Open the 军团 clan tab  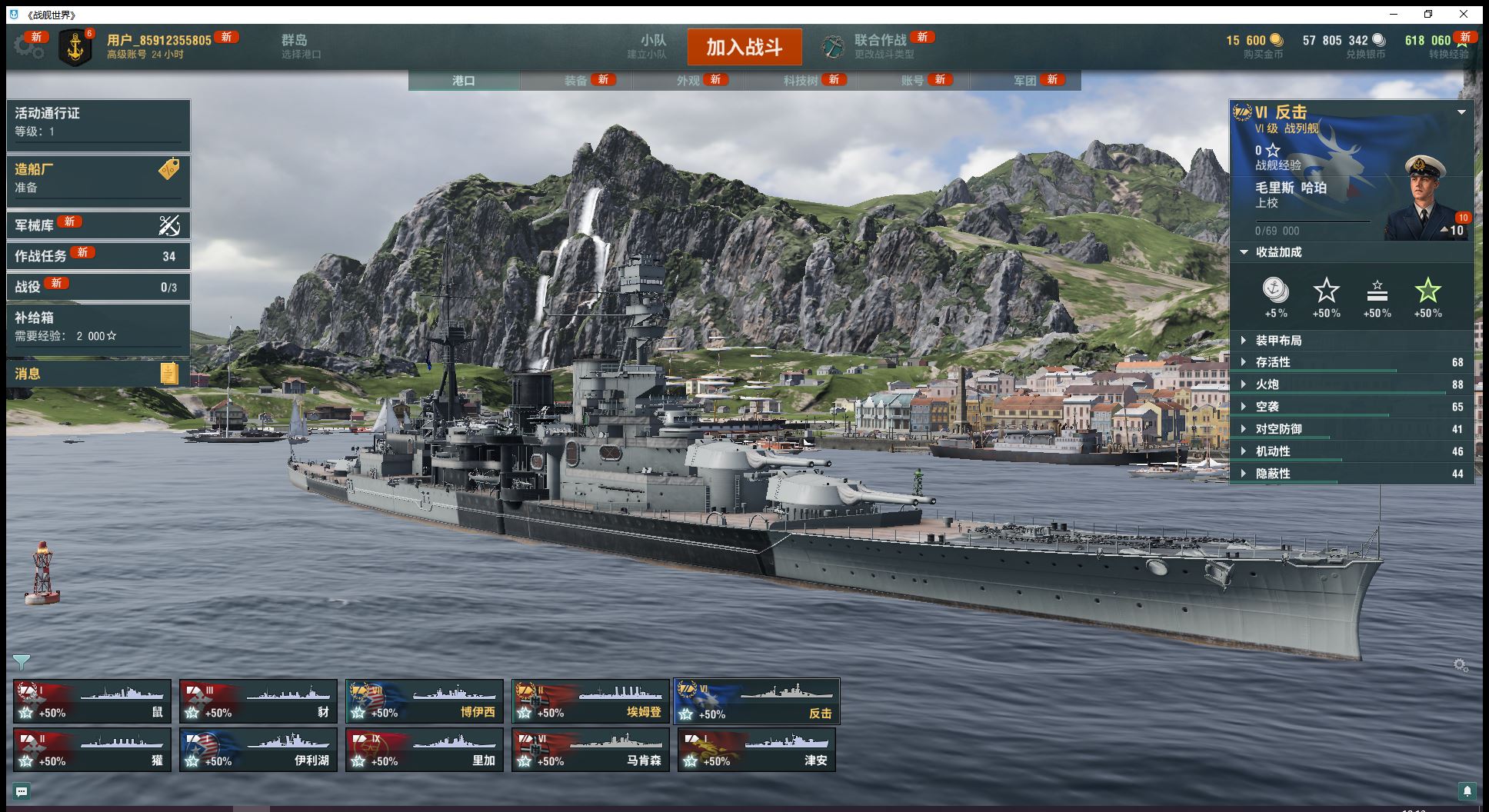coord(1025,80)
